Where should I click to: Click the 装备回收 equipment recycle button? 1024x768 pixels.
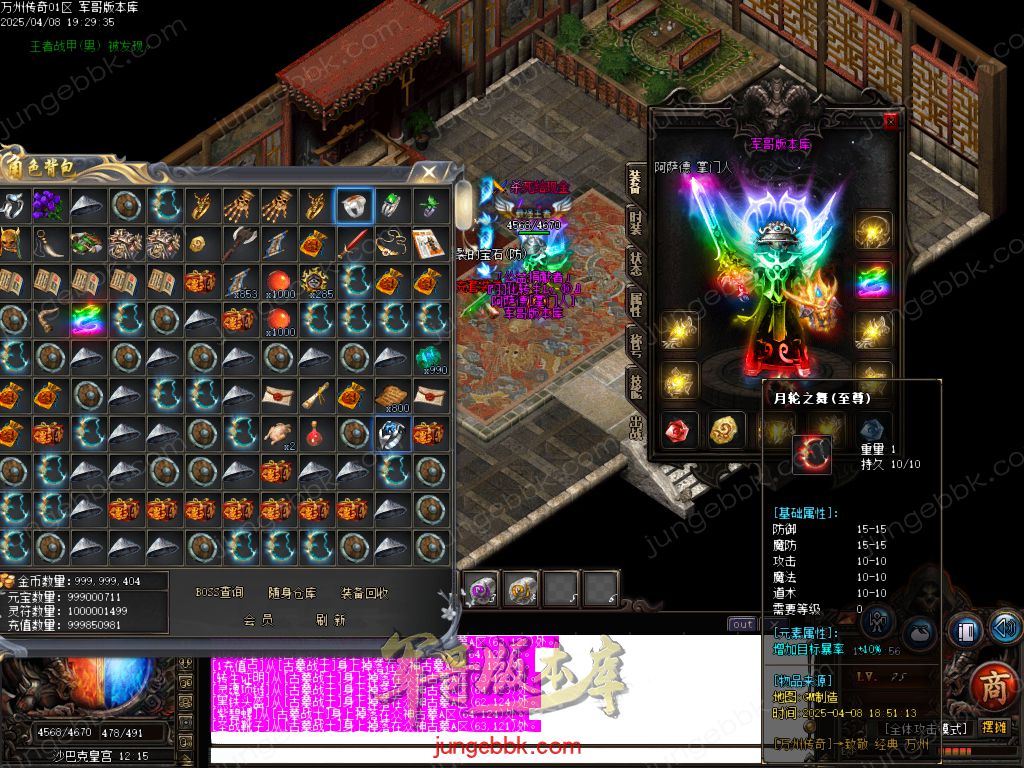[x=364, y=593]
